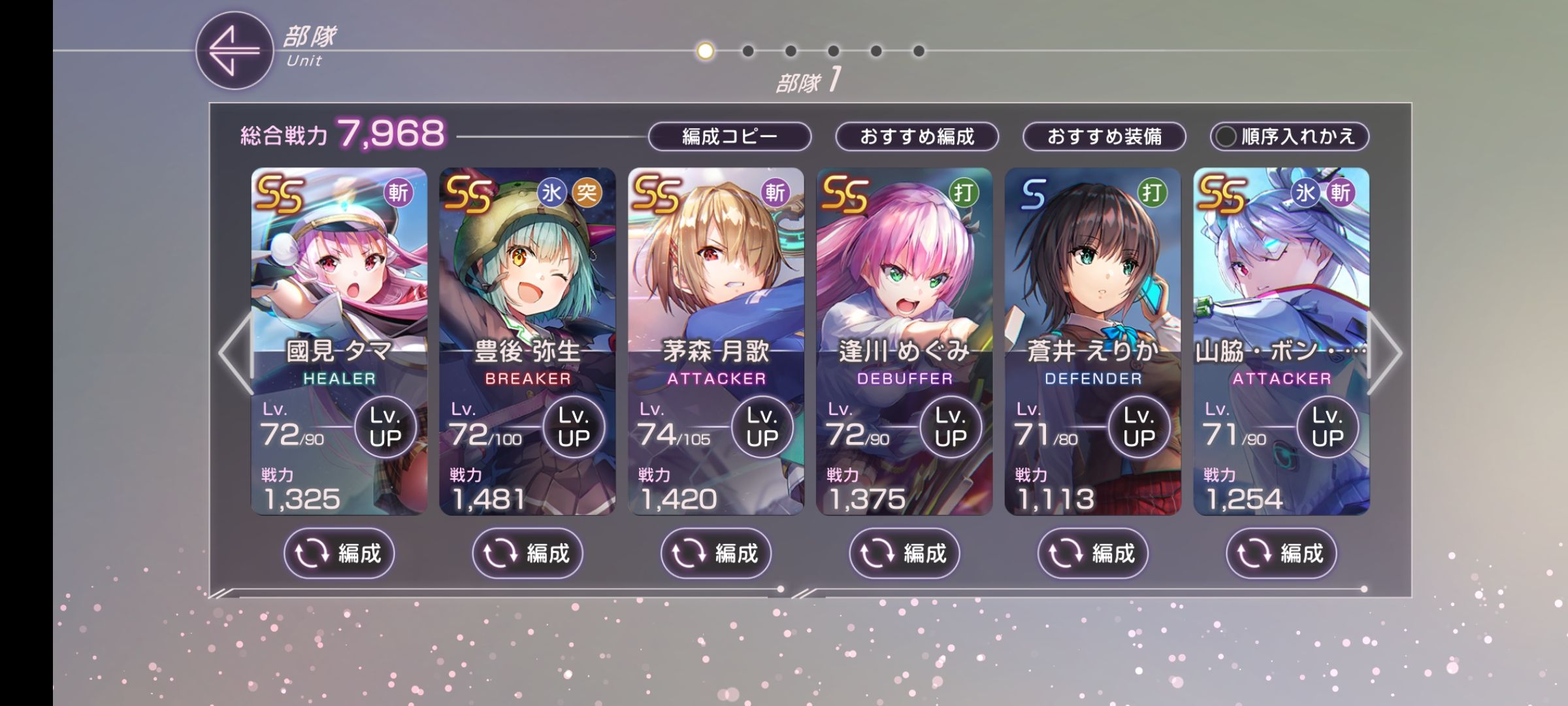Switch to second unit page dot
The width and height of the screenshot is (1568, 706).
(748, 51)
